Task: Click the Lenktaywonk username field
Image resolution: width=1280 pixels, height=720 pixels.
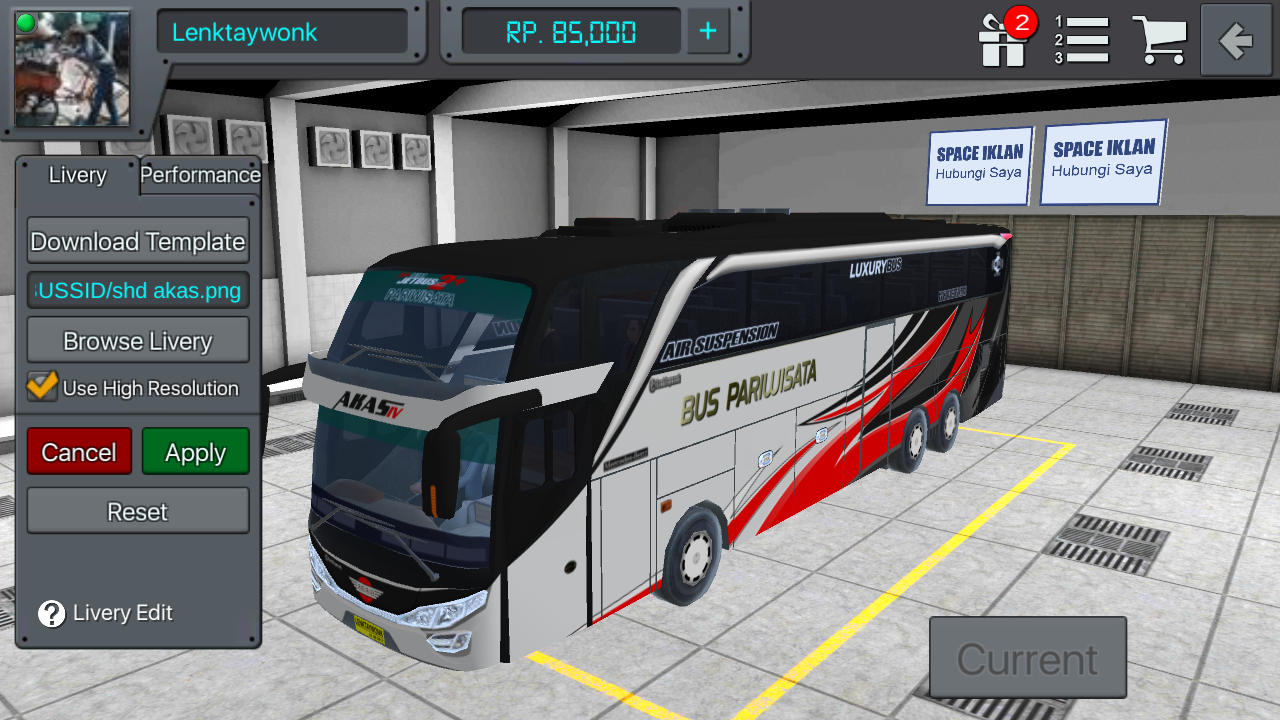Action: (x=283, y=32)
